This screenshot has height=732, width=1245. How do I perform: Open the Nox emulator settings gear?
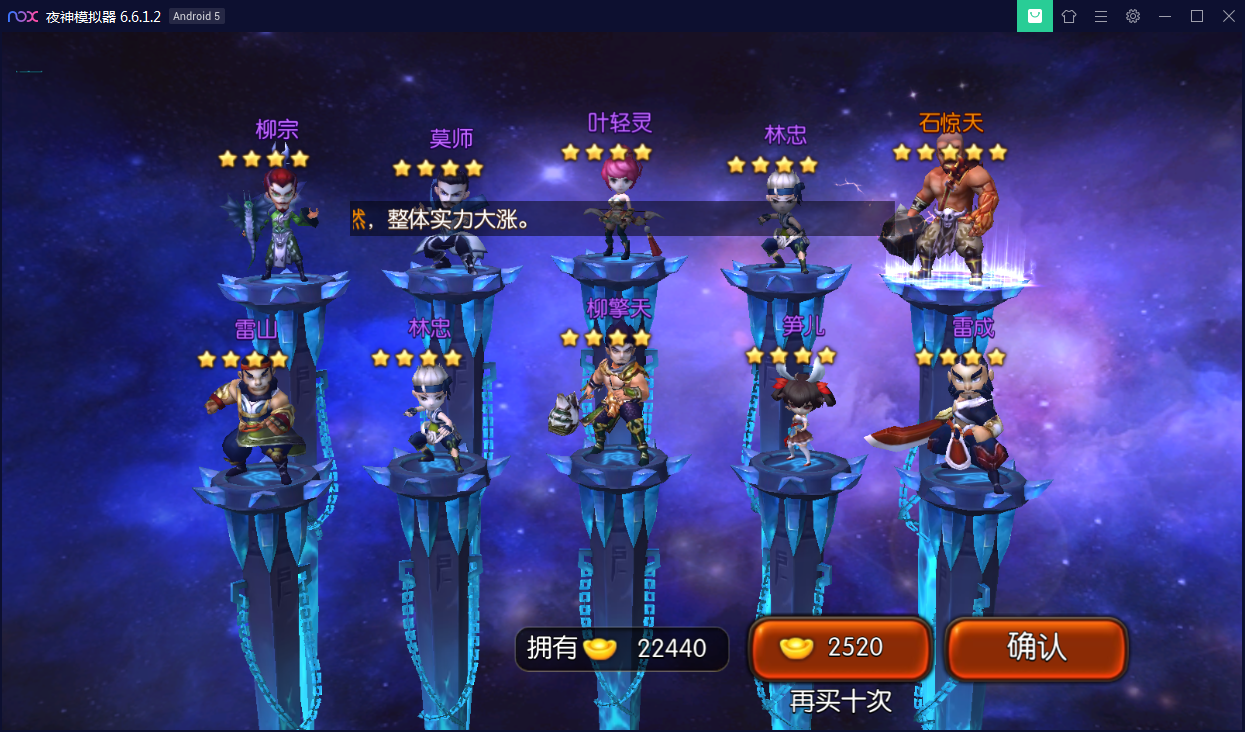1132,16
